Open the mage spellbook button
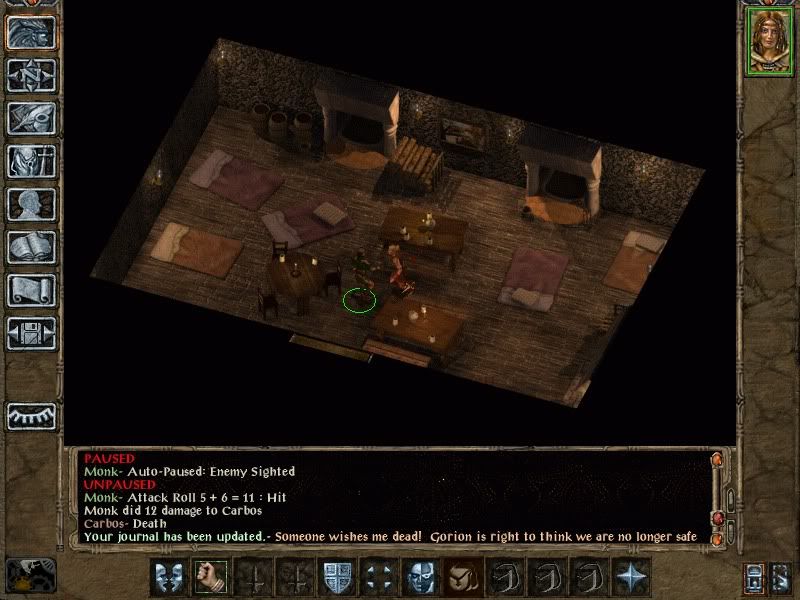Image resolution: width=800 pixels, height=600 pixels. point(31,247)
